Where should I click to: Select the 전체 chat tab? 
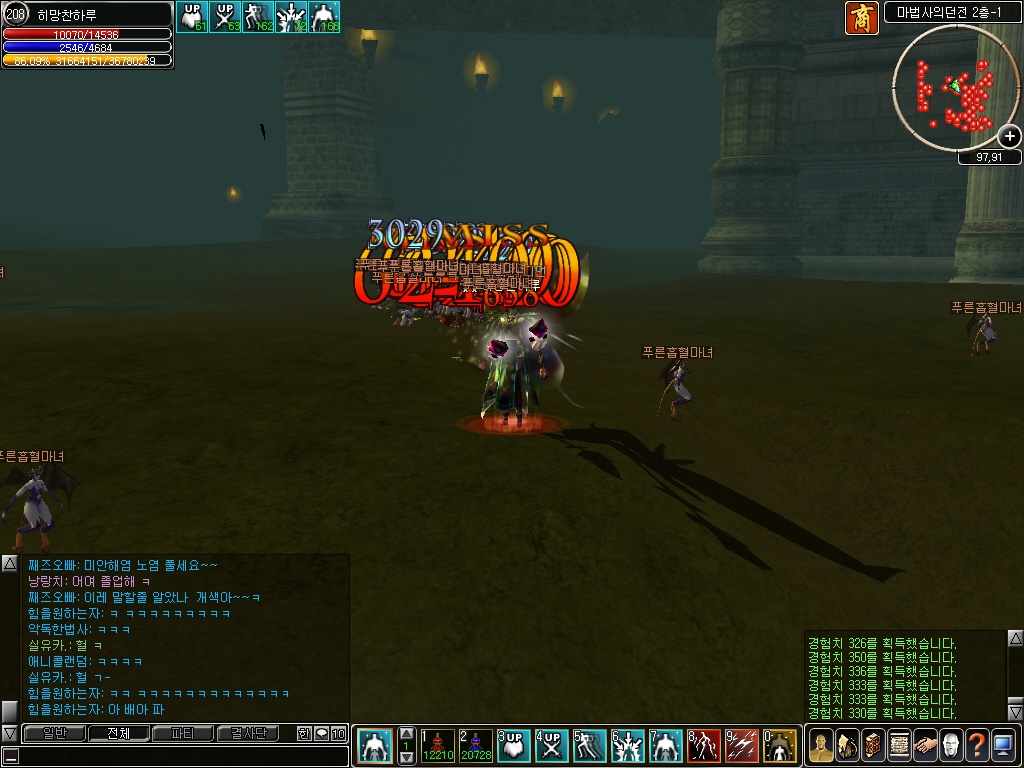118,733
